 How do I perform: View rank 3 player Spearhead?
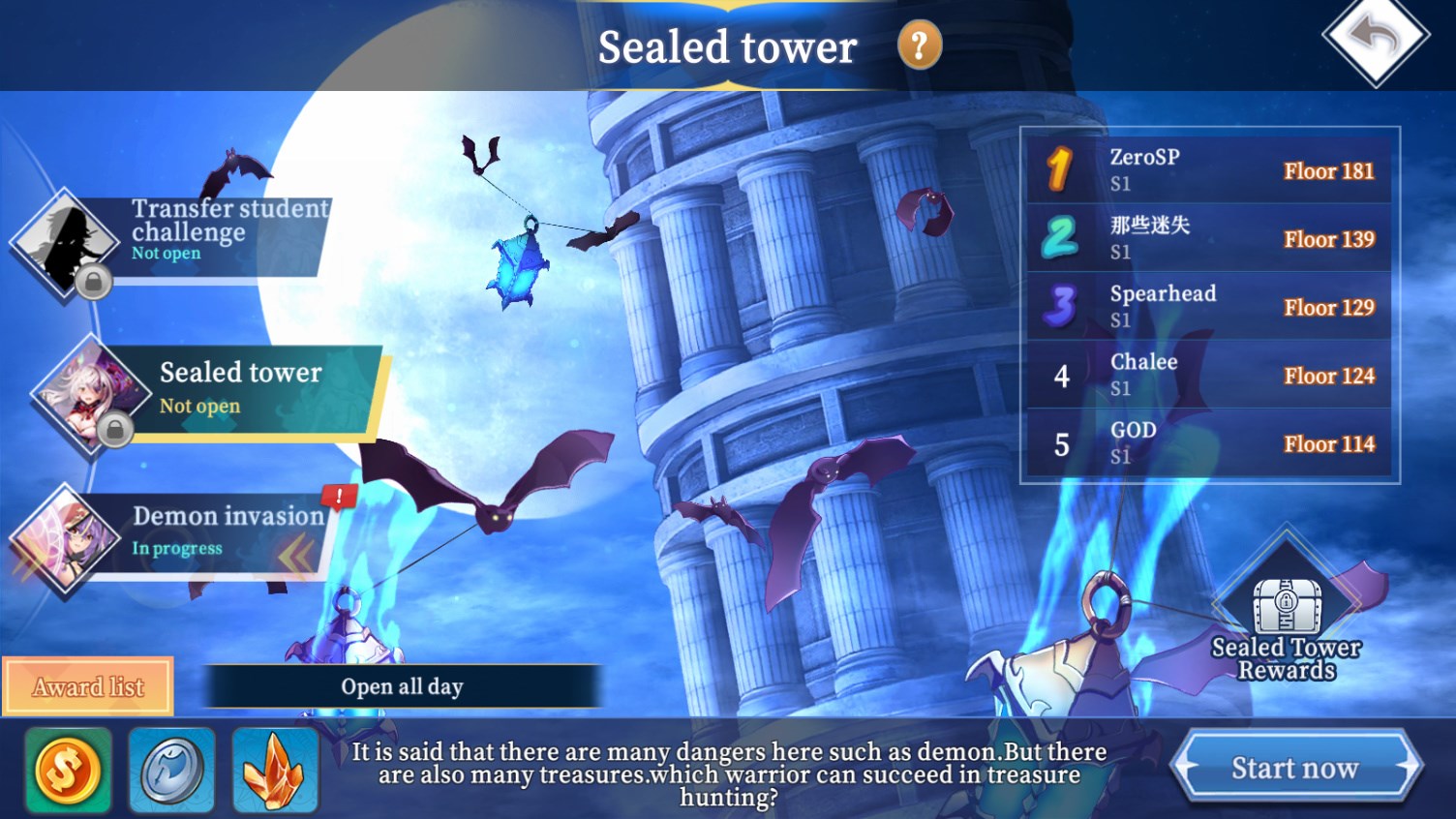pyautogui.click(x=1209, y=307)
